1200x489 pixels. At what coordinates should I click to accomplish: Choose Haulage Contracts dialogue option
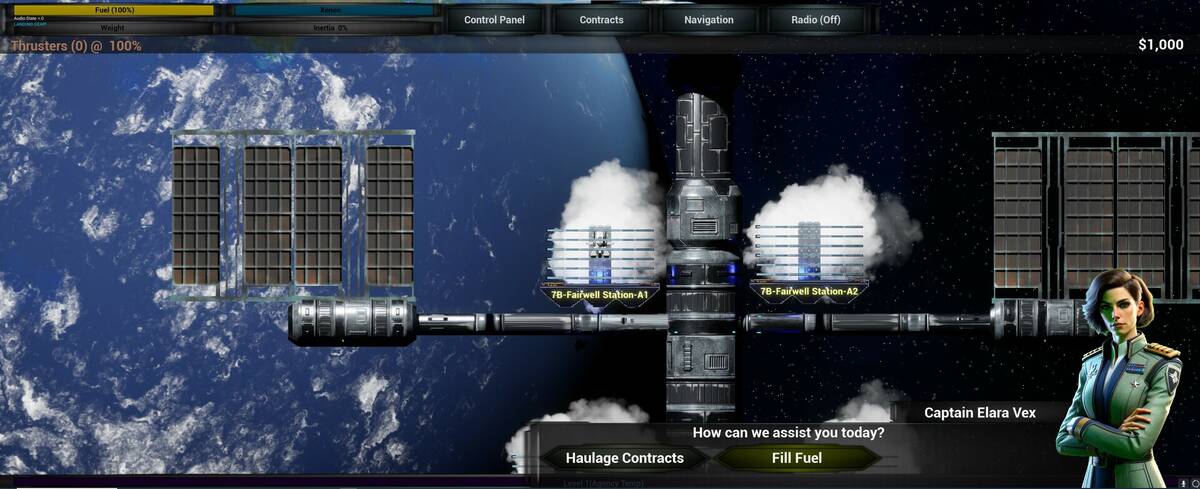(x=625, y=458)
